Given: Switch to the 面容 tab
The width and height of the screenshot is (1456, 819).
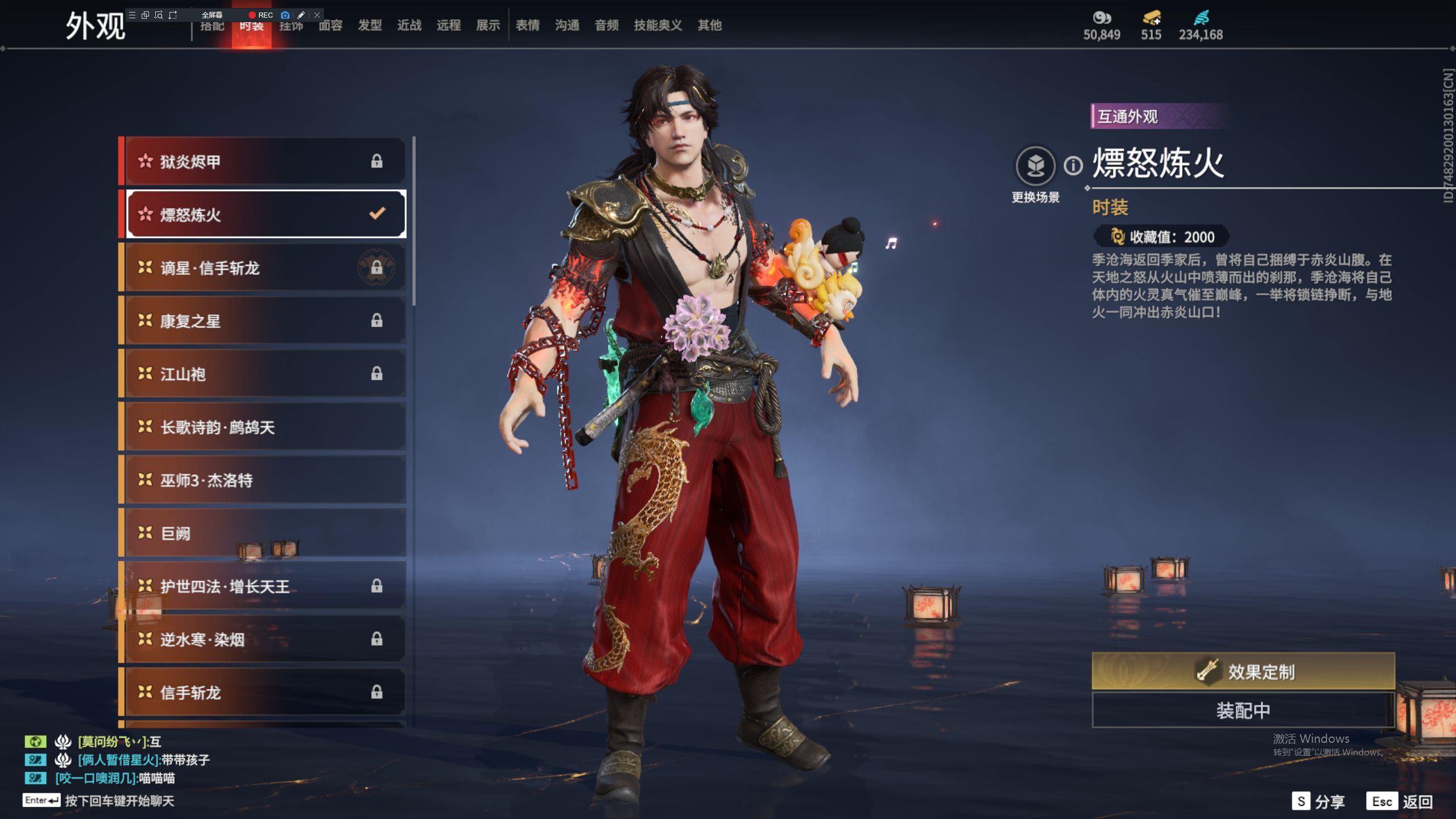Looking at the screenshot, I should click(x=330, y=26).
